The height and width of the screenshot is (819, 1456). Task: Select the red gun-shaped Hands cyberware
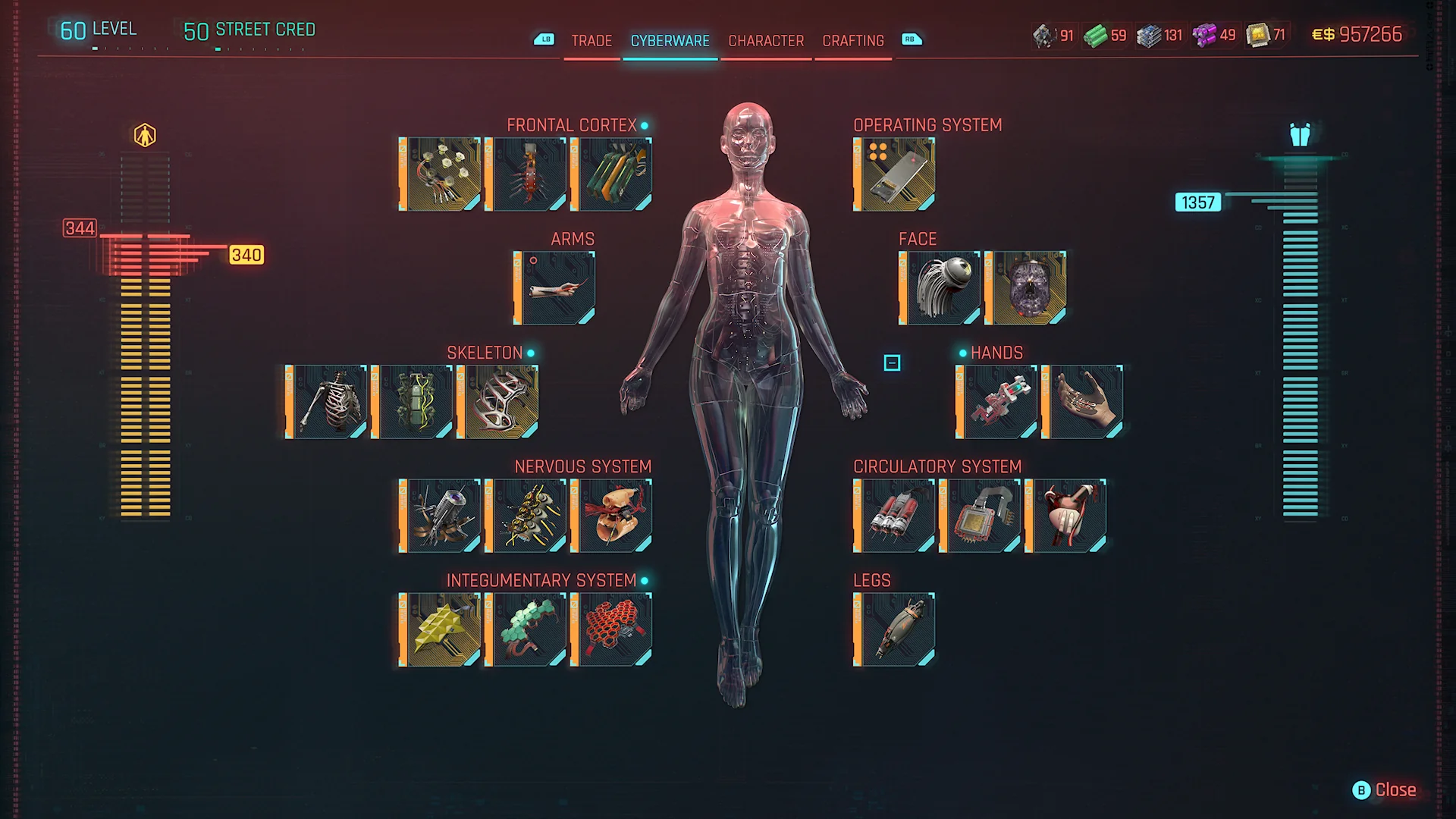click(x=997, y=402)
